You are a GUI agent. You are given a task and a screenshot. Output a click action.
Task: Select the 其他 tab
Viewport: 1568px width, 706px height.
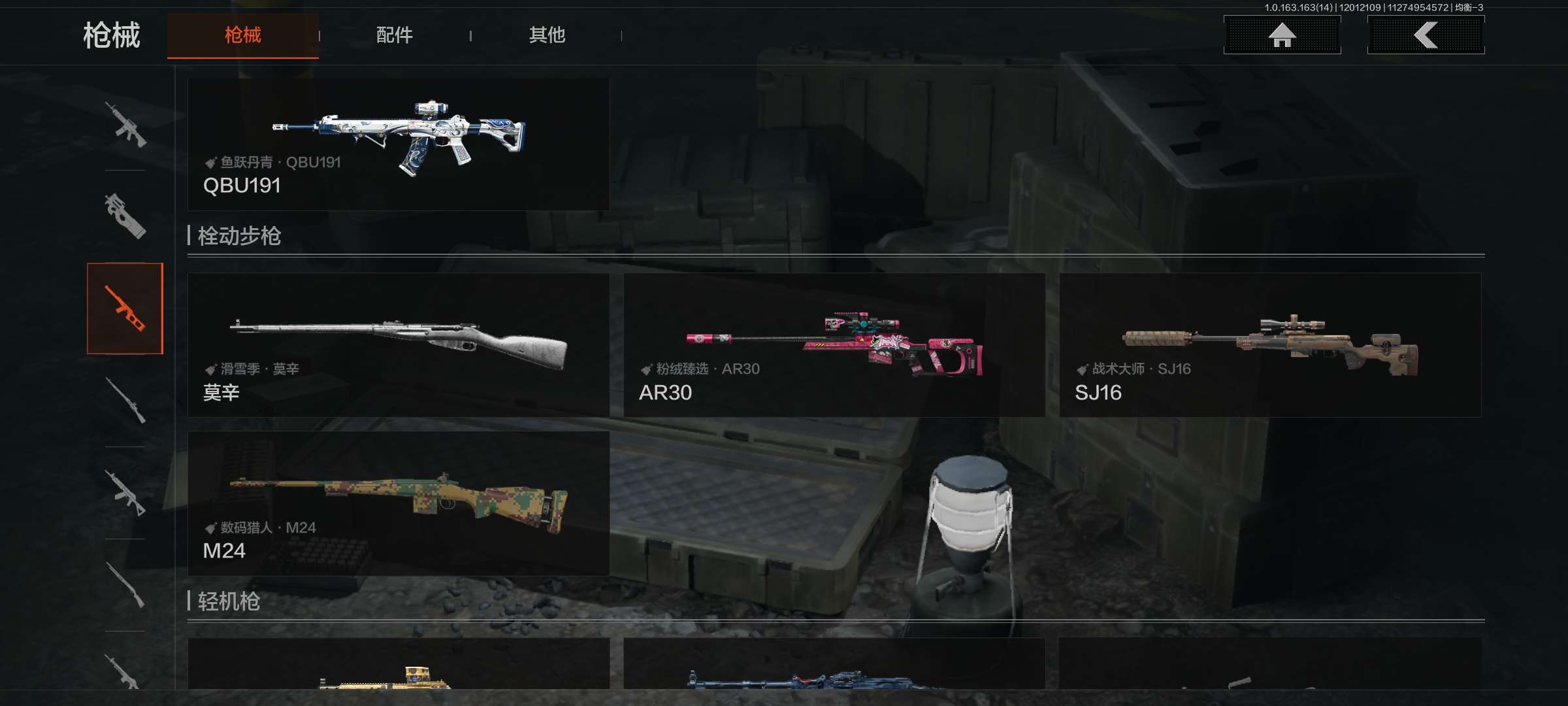(547, 35)
